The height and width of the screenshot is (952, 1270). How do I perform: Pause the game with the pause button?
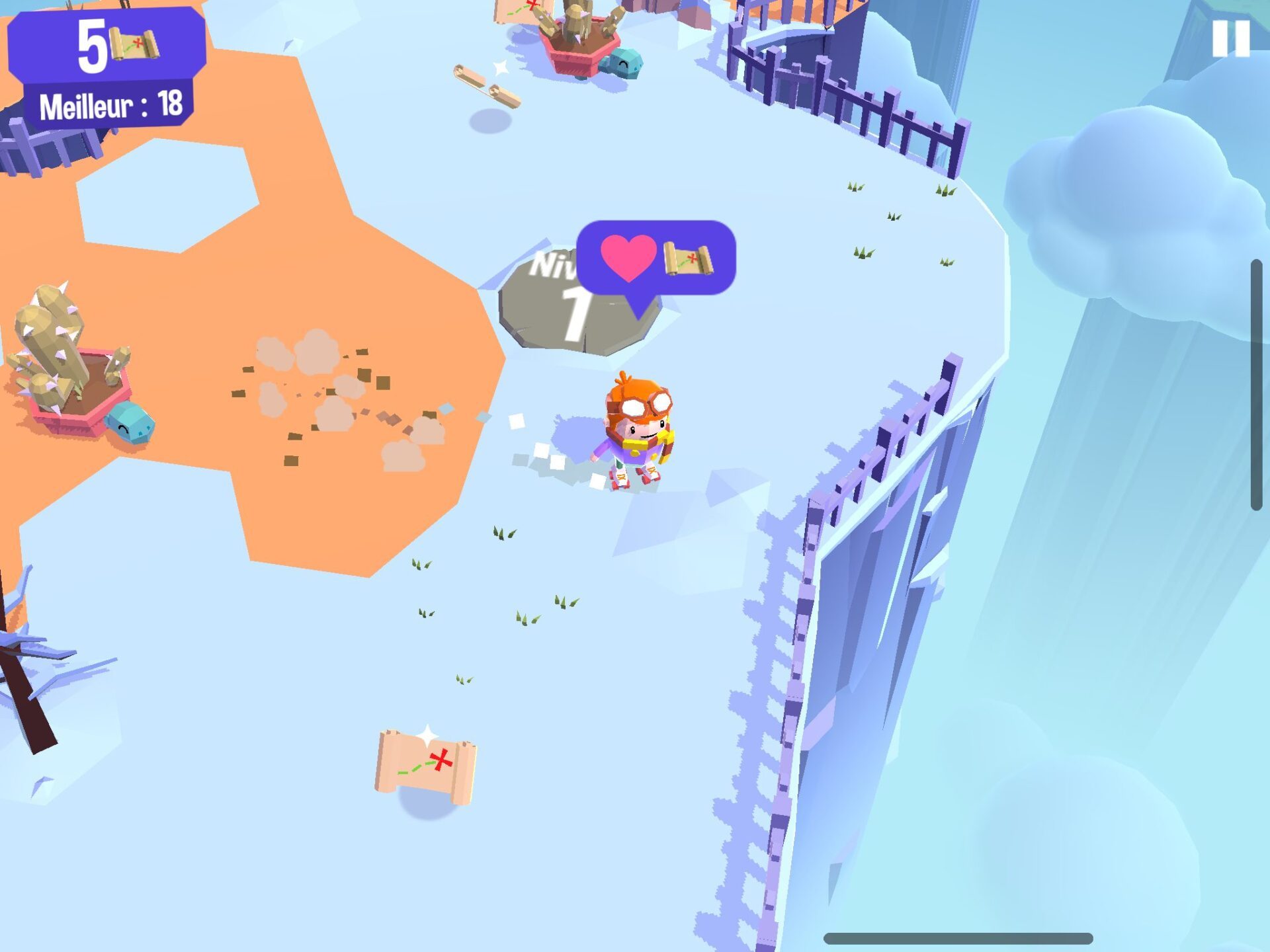pos(1230,38)
